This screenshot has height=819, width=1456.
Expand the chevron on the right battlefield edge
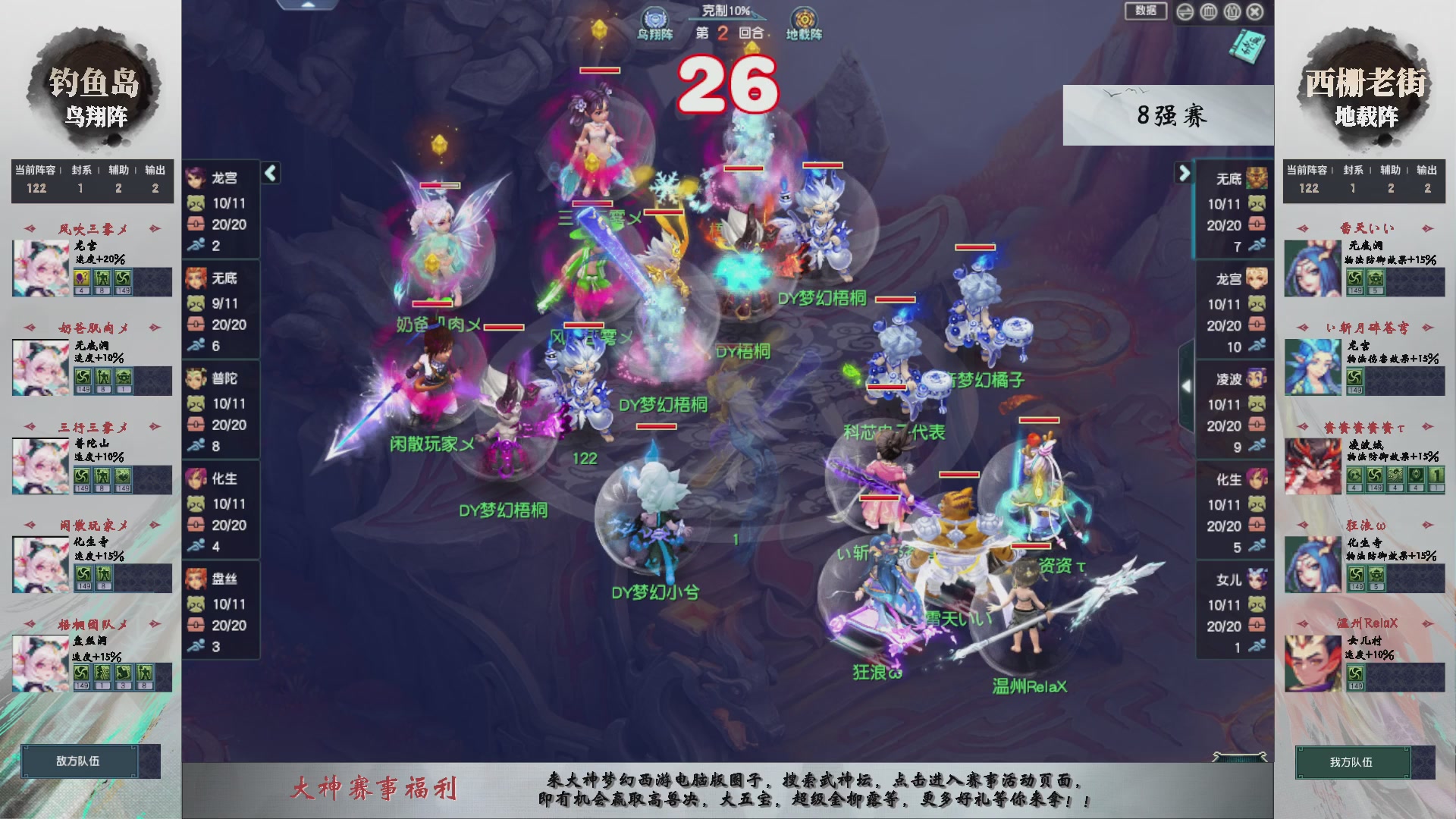click(x=1187, y=384)
